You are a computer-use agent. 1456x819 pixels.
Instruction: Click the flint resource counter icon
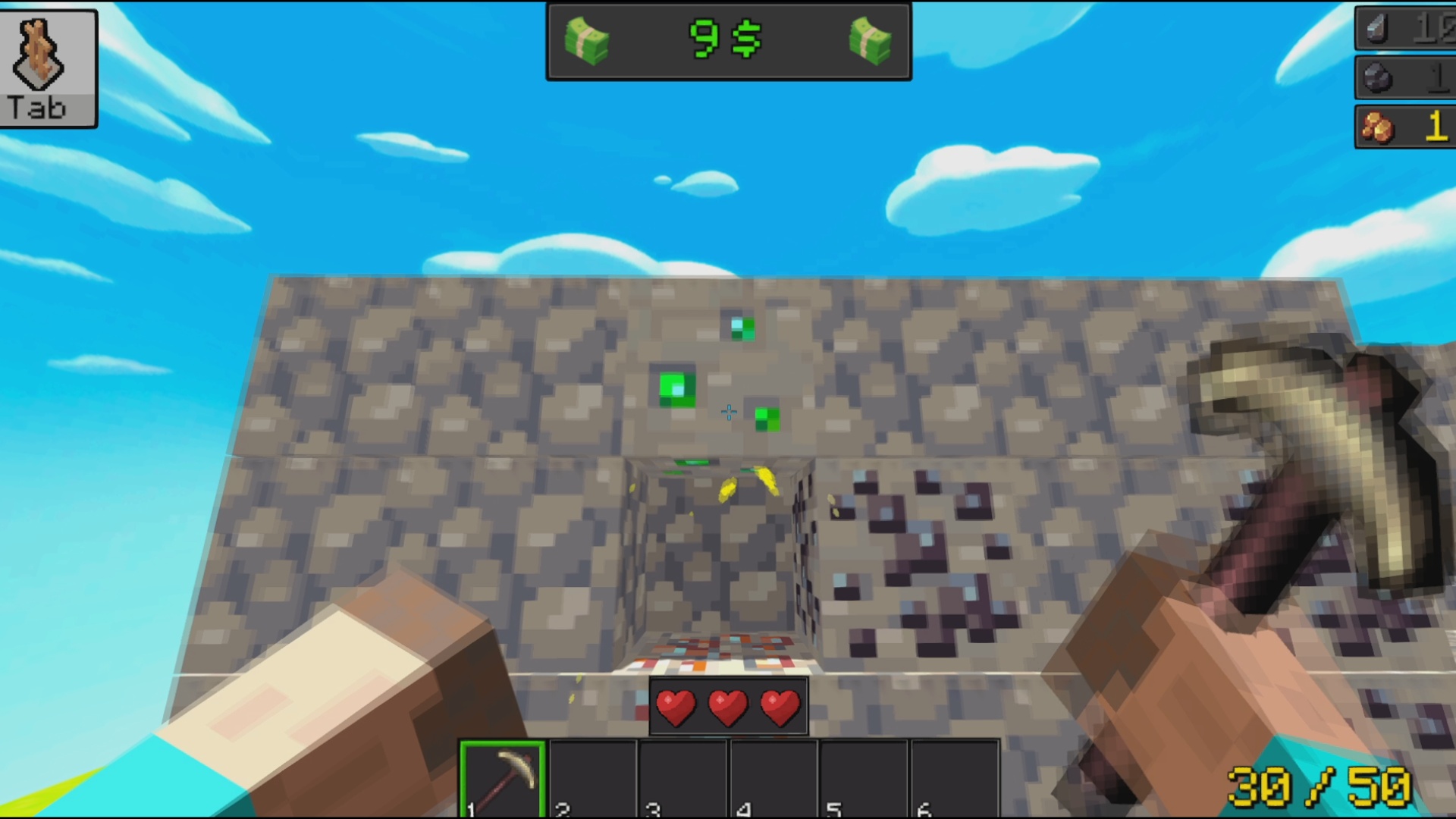(1378, 29)
